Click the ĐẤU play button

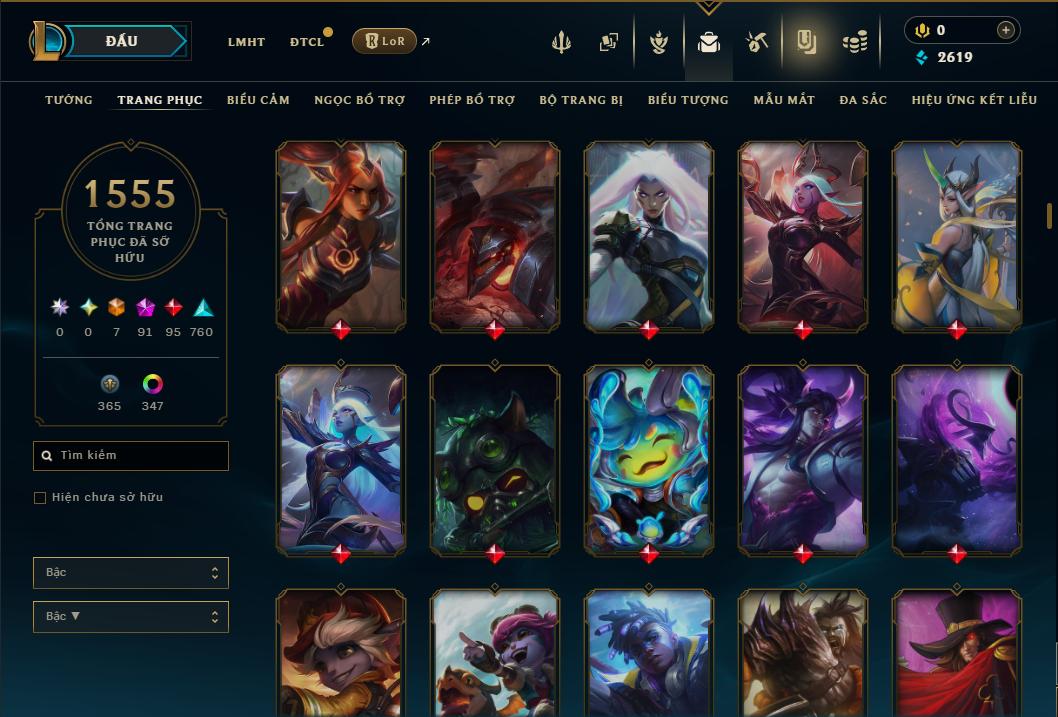[121, 41]
